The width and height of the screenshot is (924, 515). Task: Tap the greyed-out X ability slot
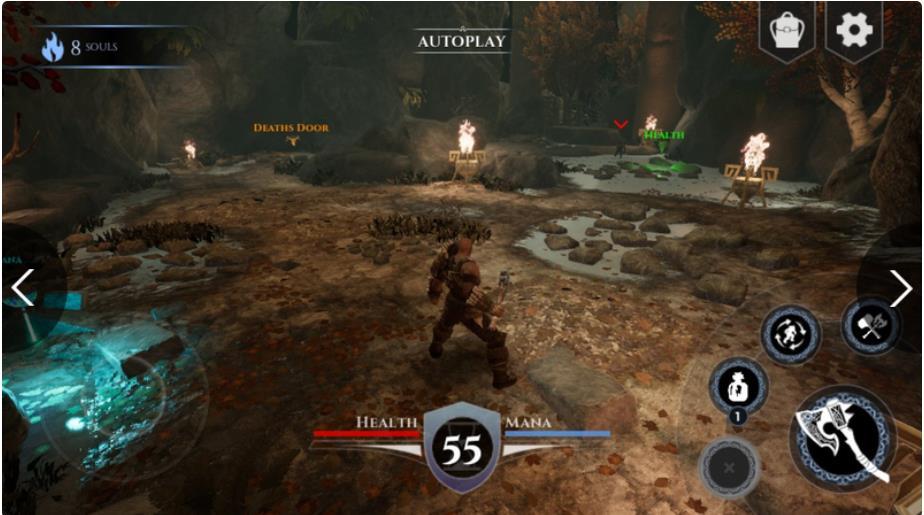click(x=729, y=467)
